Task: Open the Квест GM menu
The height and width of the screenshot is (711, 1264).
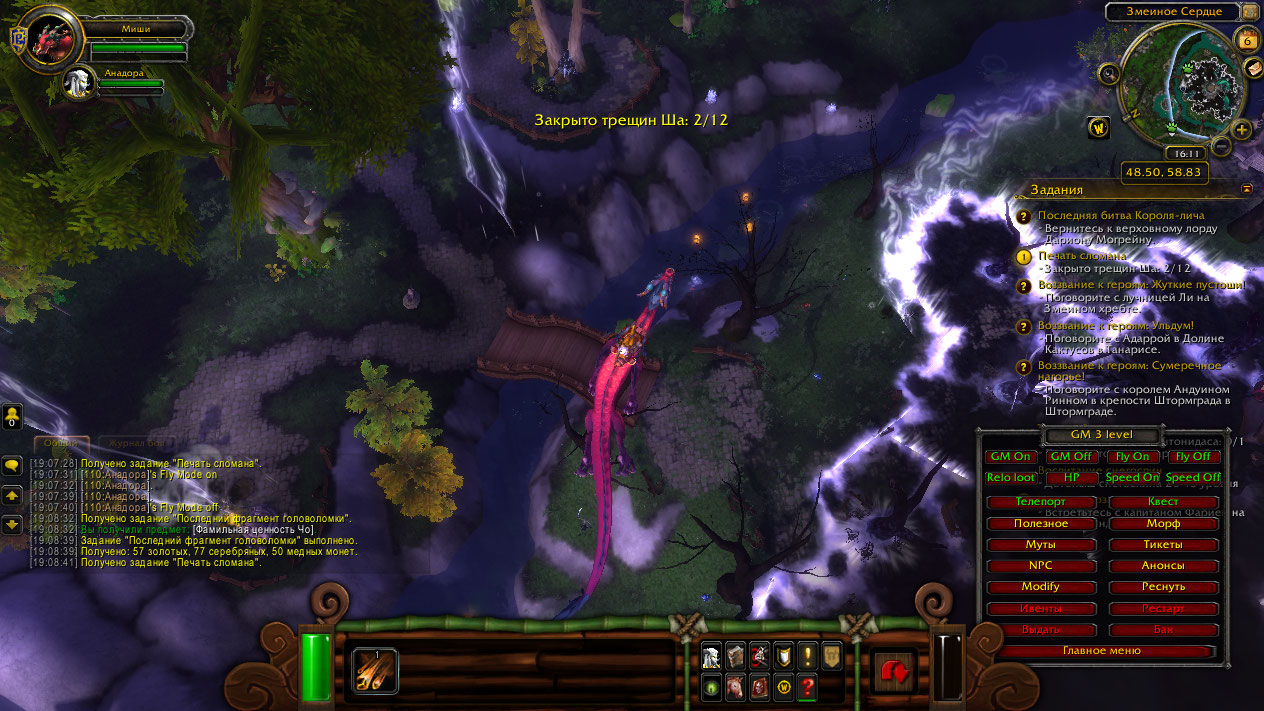Action: 1163,502
